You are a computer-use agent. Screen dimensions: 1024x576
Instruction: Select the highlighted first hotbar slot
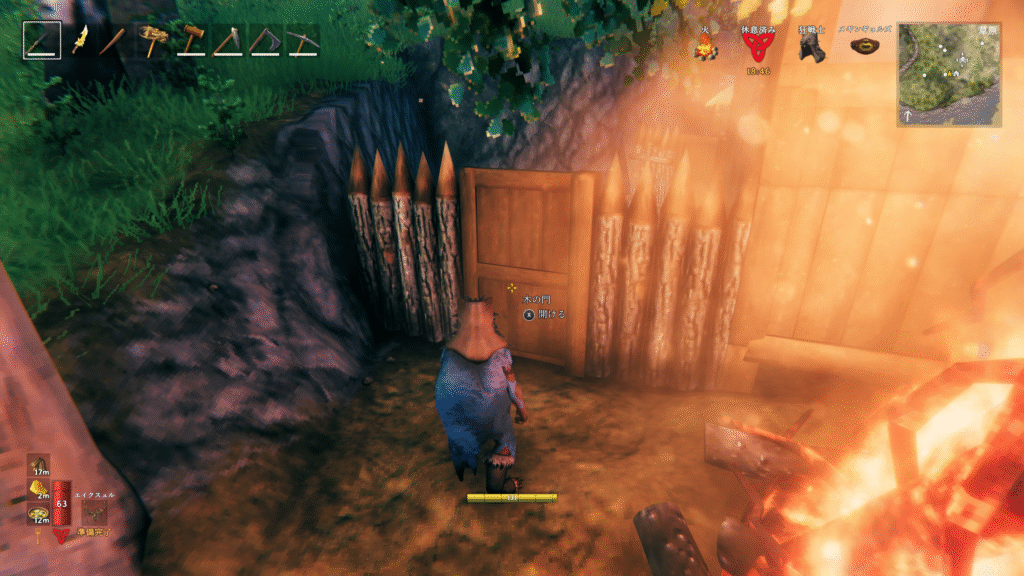click(x=42, y=40)
